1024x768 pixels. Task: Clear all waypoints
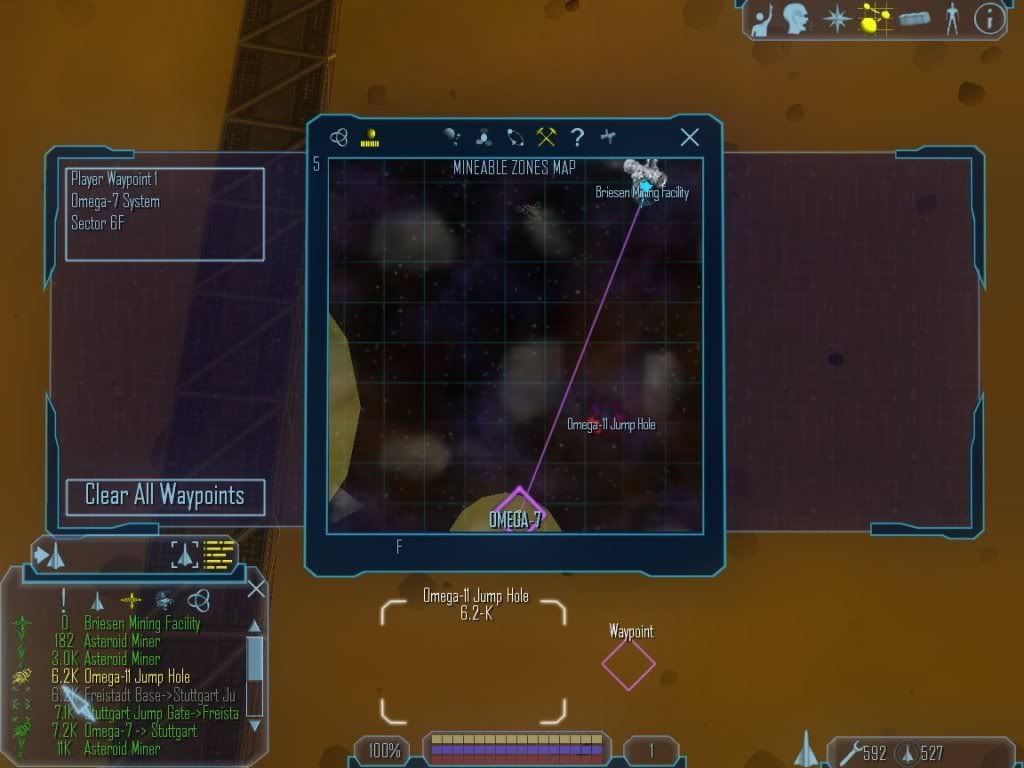click(x=165, y=496)
